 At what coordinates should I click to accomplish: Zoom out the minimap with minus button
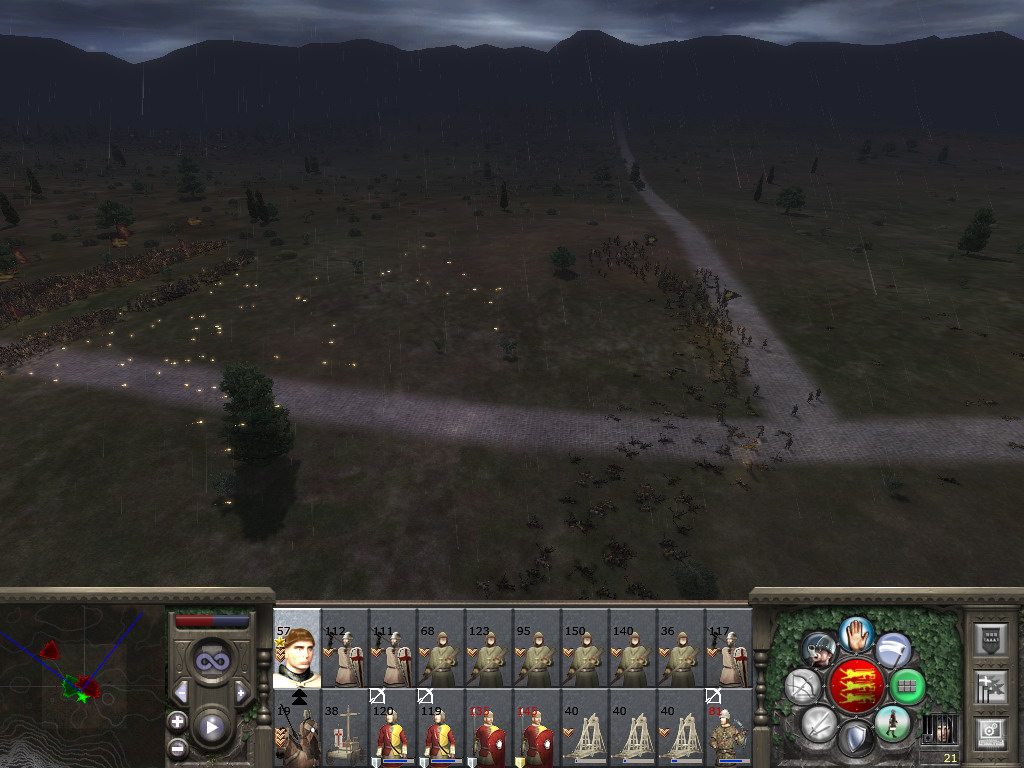click(178, 747)
